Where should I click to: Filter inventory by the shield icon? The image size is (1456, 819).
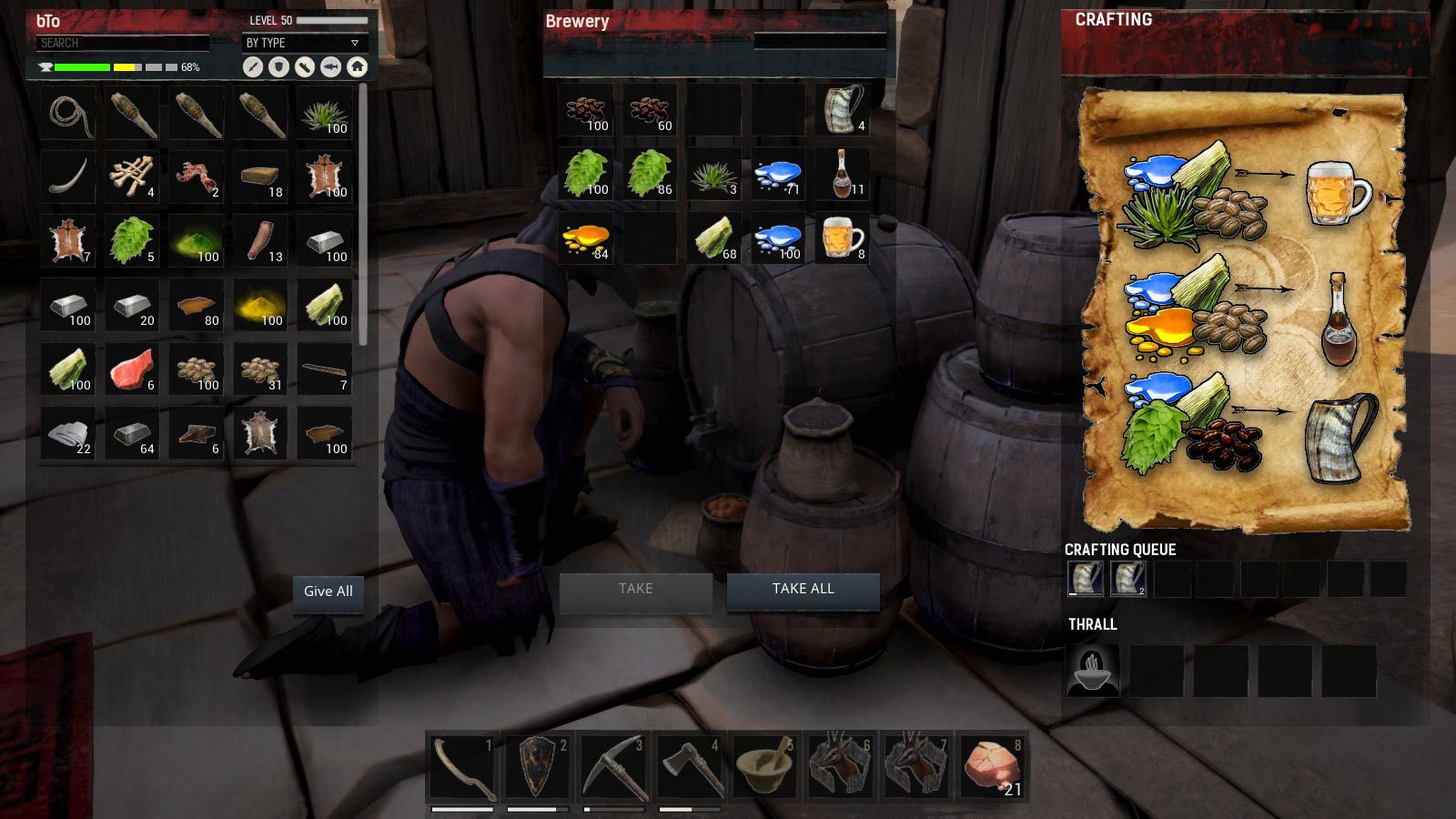(278, 66)
